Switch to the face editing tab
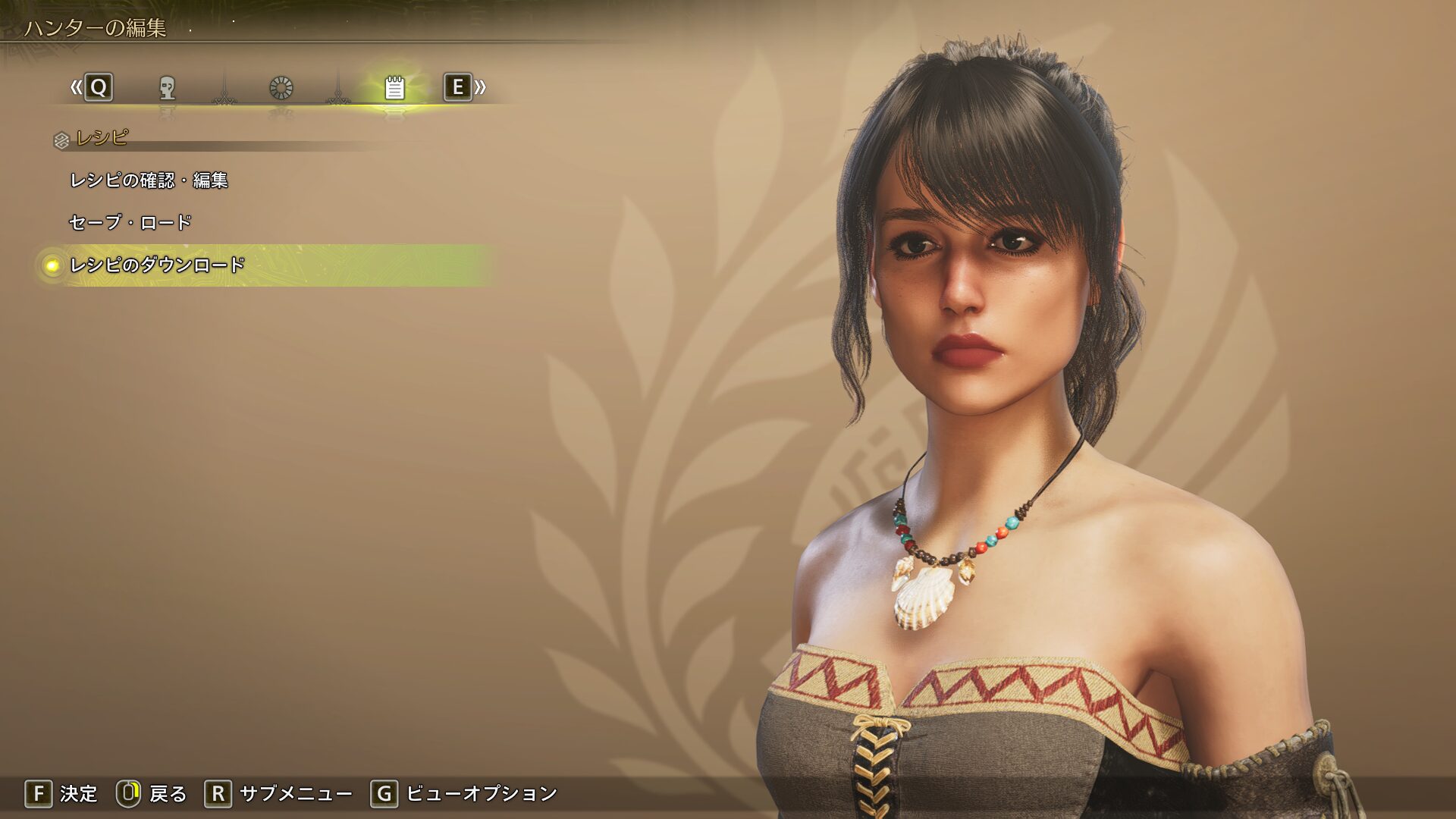1456x819 pixels. [x=167, y=88]
